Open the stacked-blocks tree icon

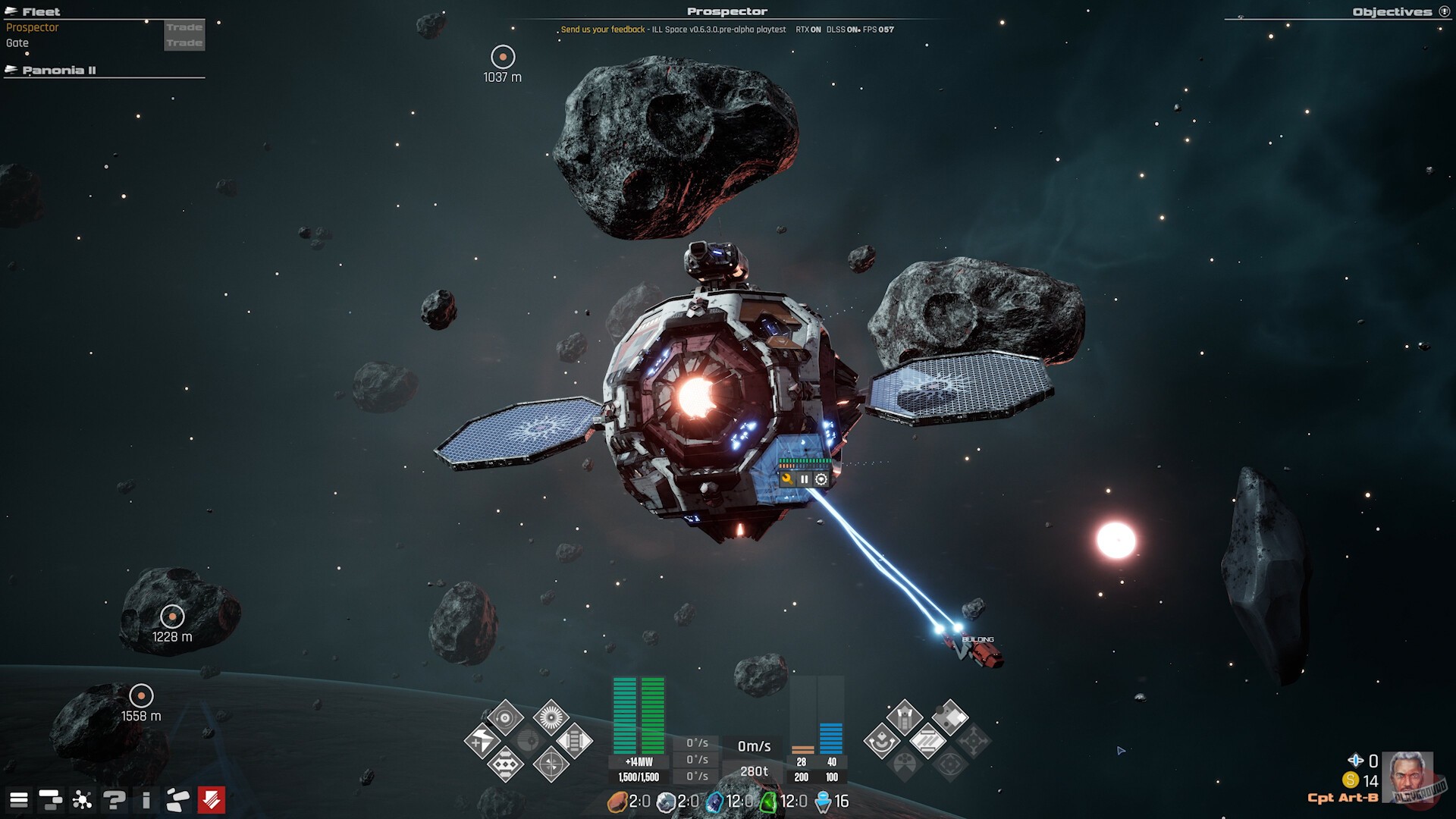pyautogui.click(x=50, y=800)
